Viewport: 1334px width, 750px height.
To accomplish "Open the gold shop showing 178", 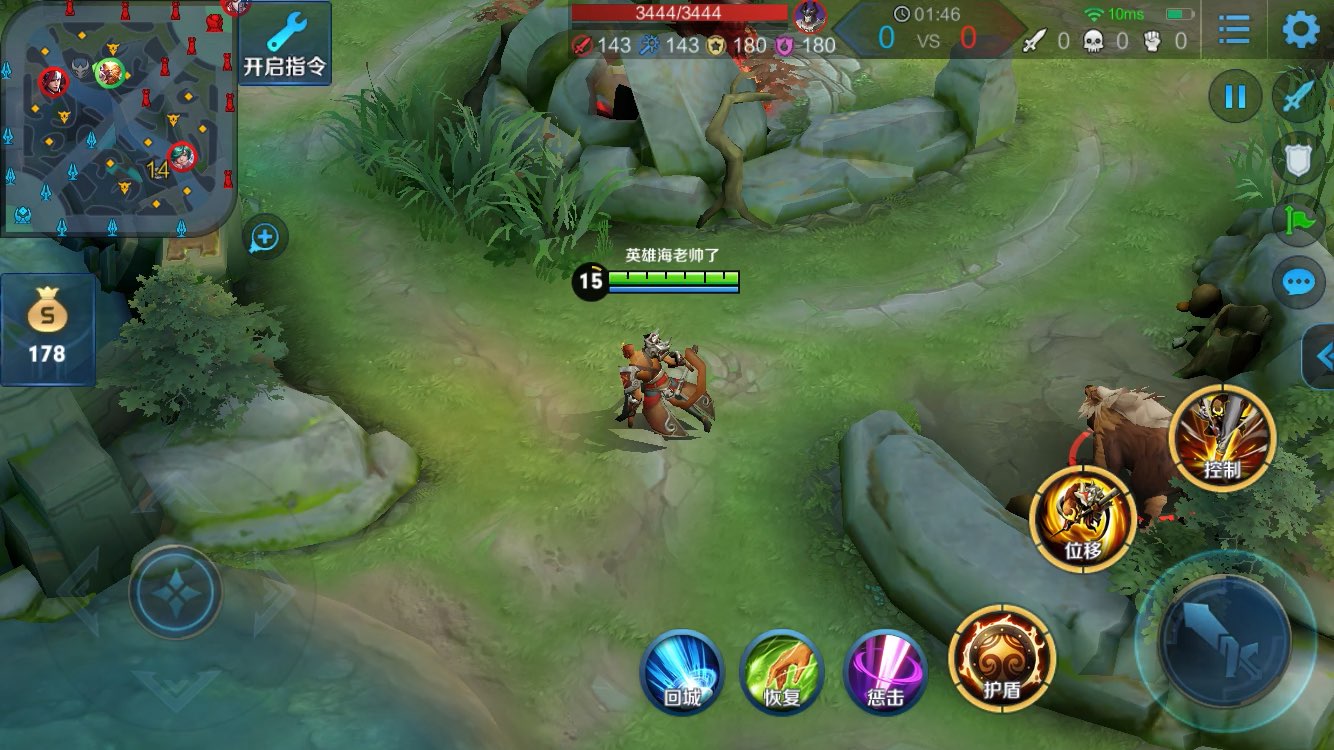I will [x=47, y=329].
